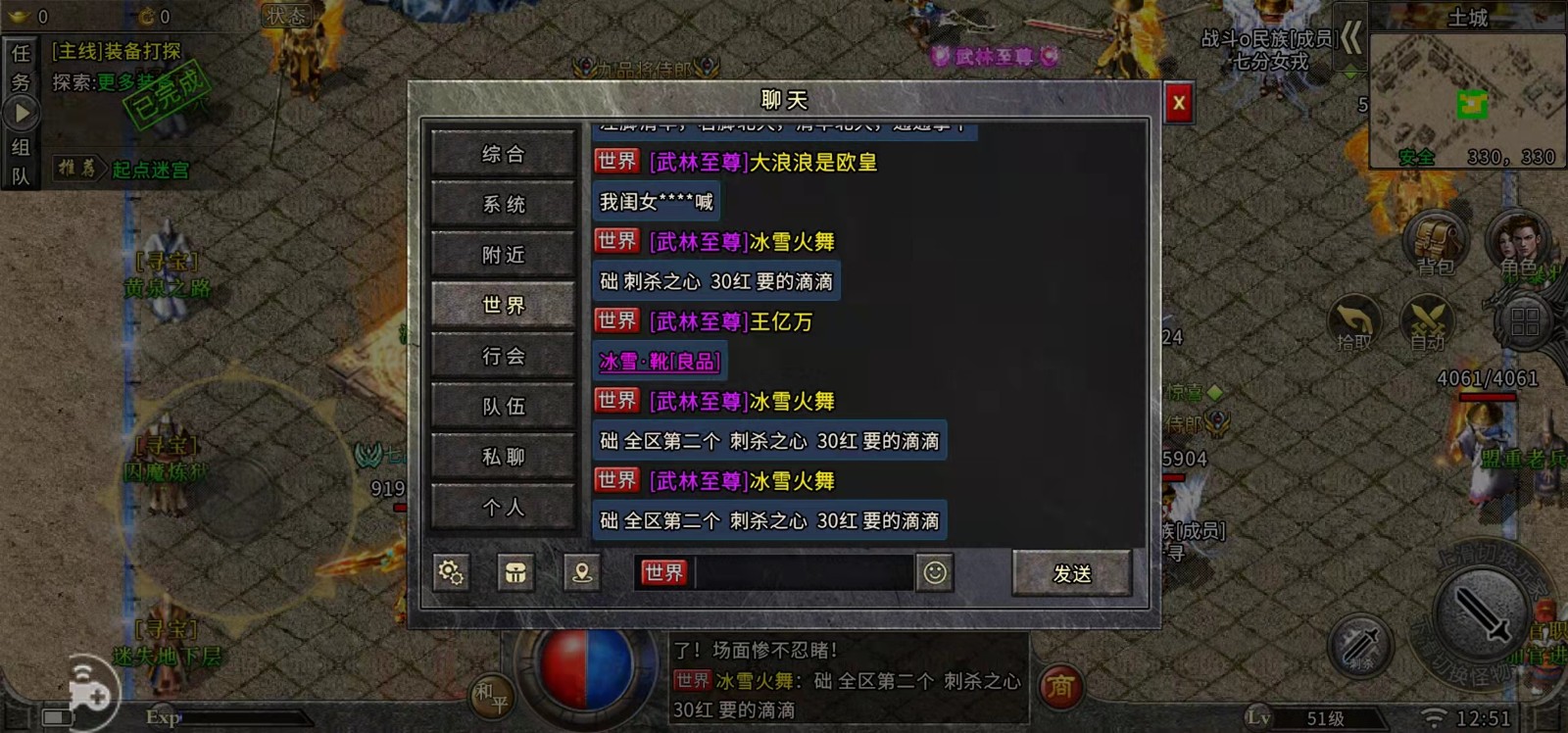Switch to the 行会 guild chat tab

502,355
